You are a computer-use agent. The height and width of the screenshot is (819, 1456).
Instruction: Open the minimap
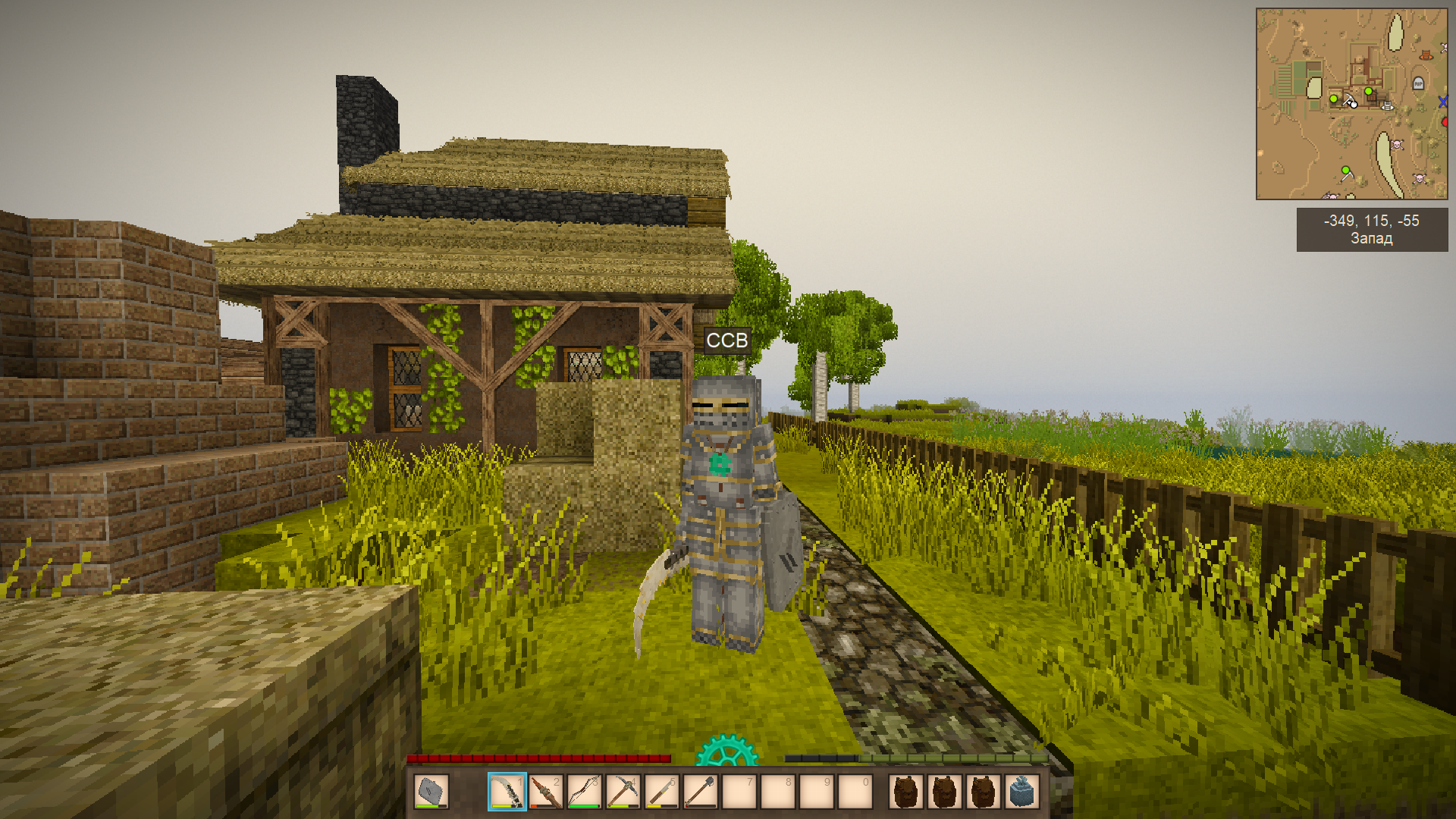coord(1351,104)
